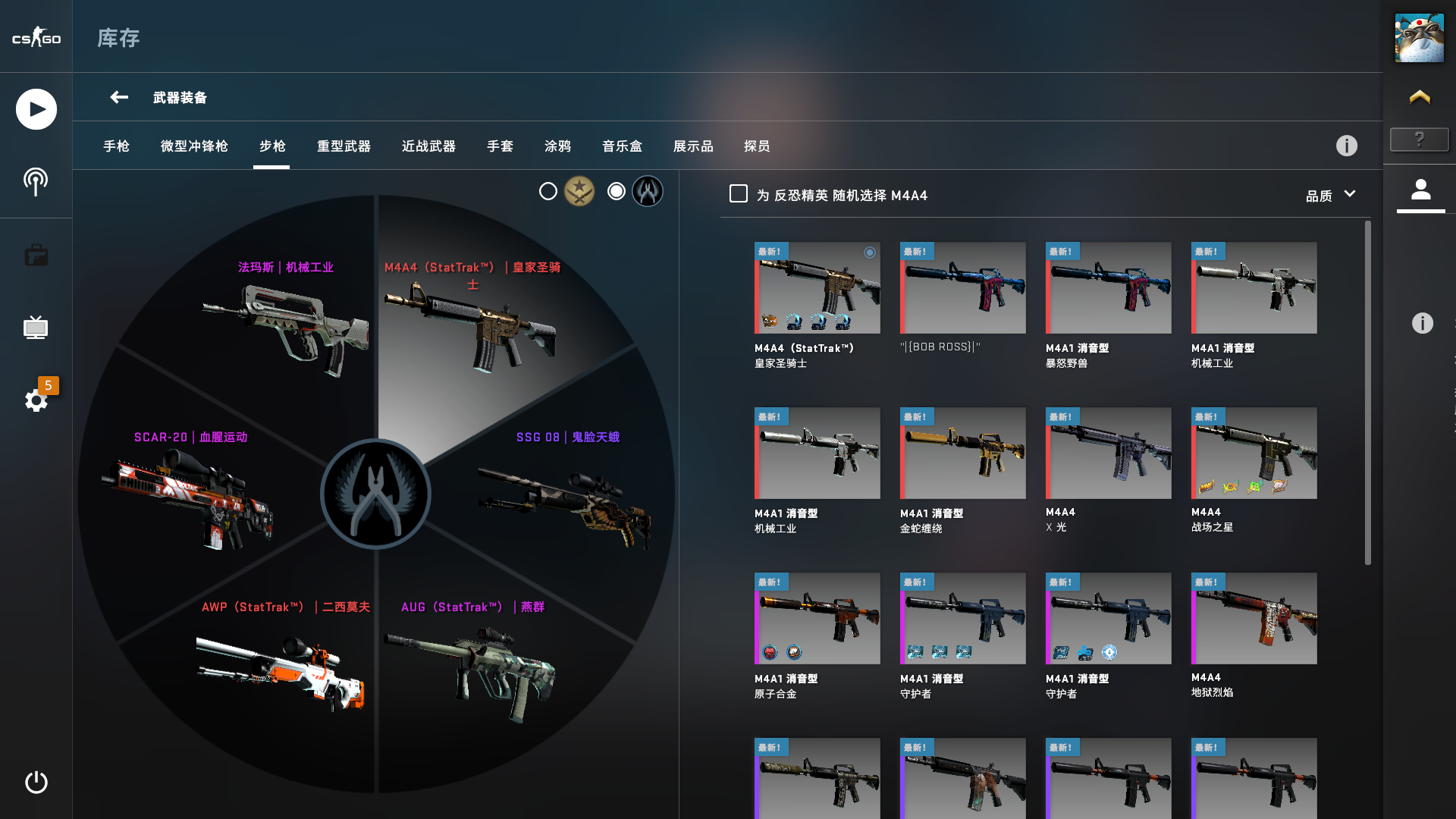Enable random M4A4 selection for 反恐精英

pyautogui.click(x=736, y=194)
